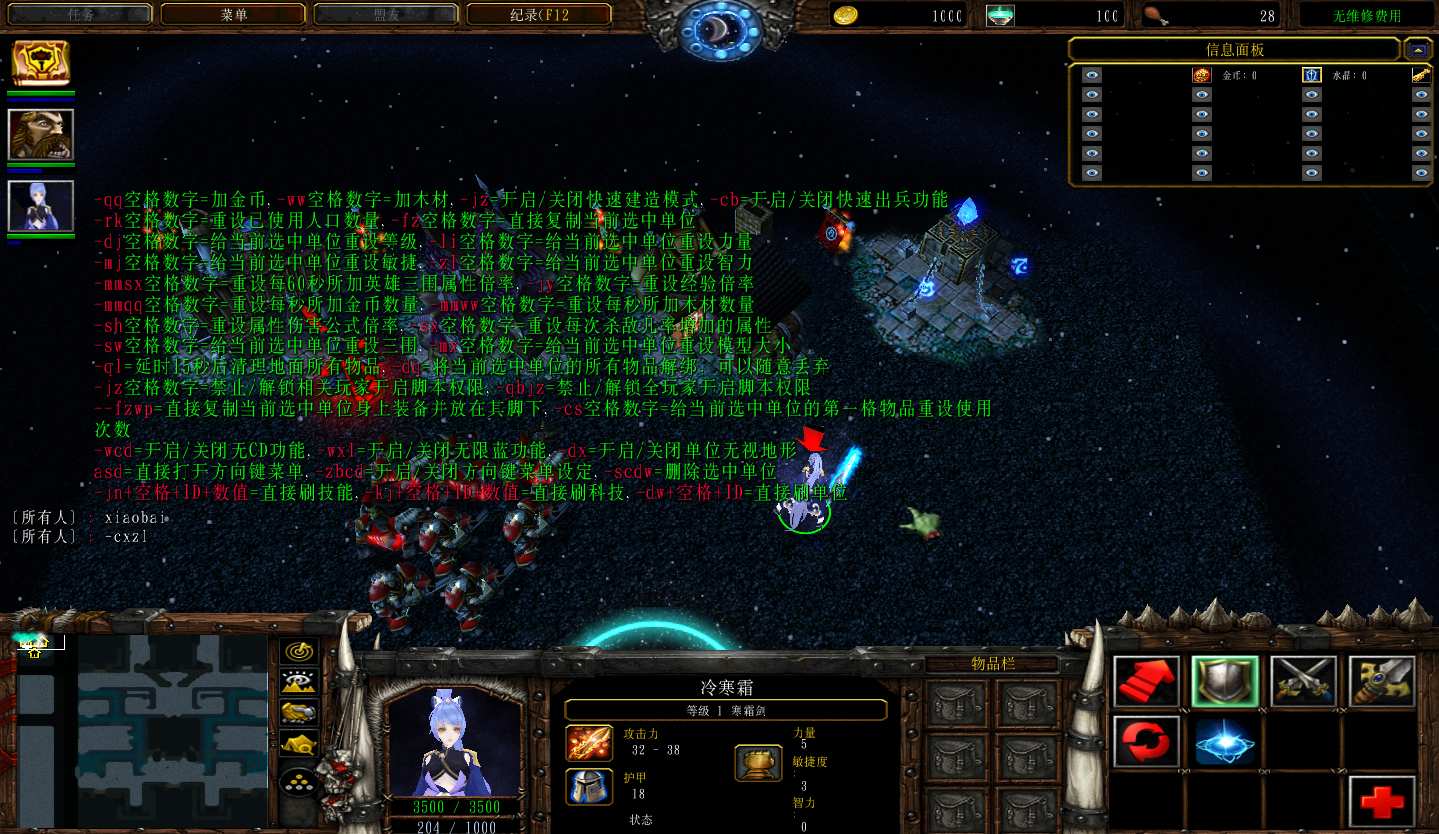Select the golden helmet icon at top left
Image resolution: width=1439 pixels, height=834 pixels.
coord(41,64)
